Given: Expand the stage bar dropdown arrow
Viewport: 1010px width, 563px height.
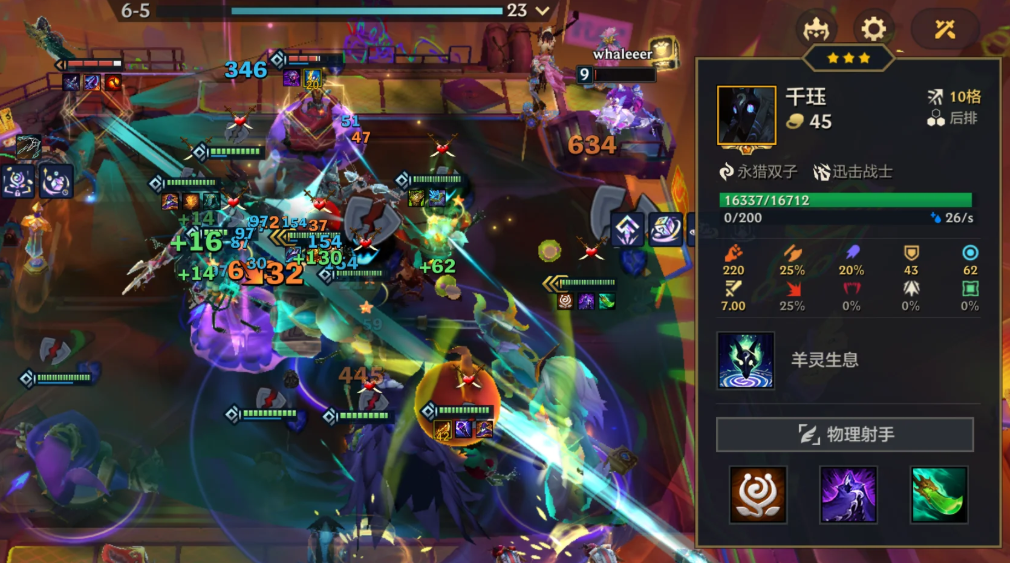Looking at the screenshot, I should [543, 11].
